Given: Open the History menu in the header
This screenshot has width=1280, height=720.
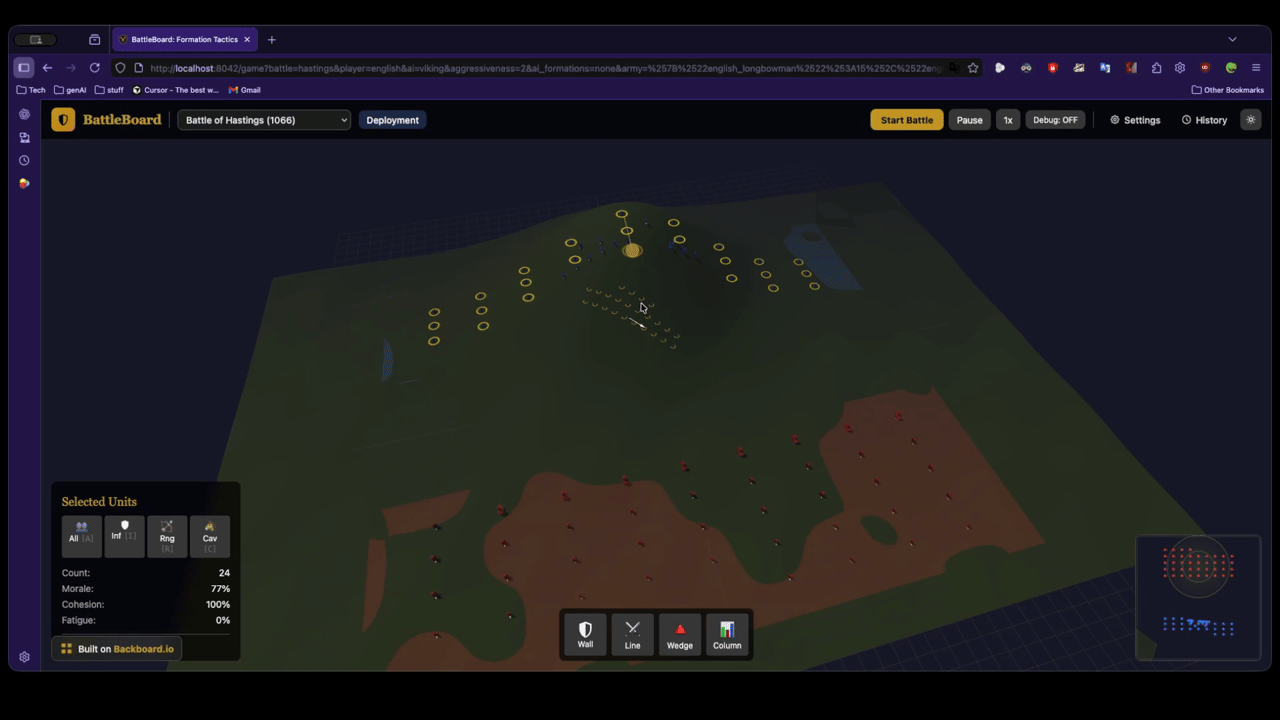Looking at the screenshot, I should (1204, 119).
